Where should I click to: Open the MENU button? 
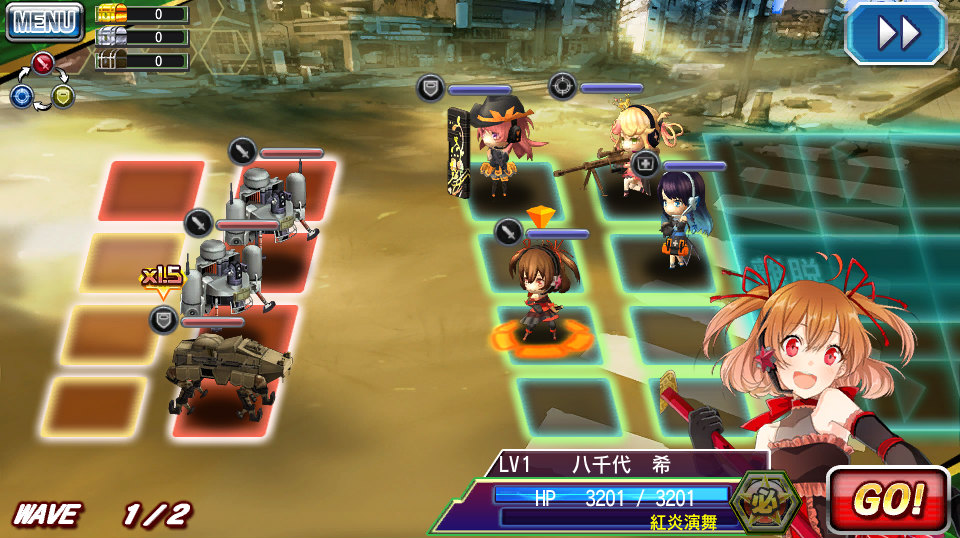[x=44, y=21]
